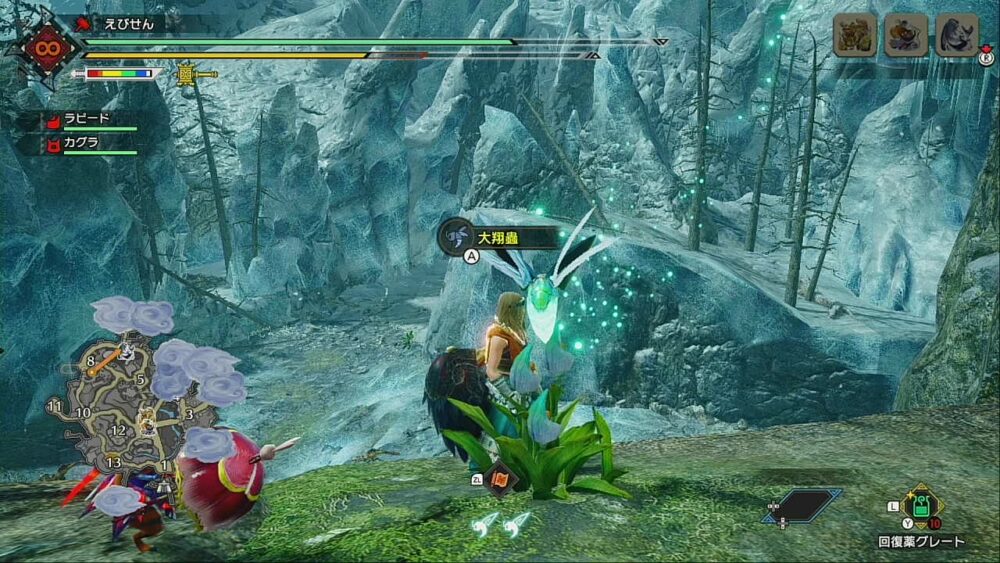Screen dimensions: 1000x563
Task: Click area 8 on the minimap
Action: tap(91, 361)
